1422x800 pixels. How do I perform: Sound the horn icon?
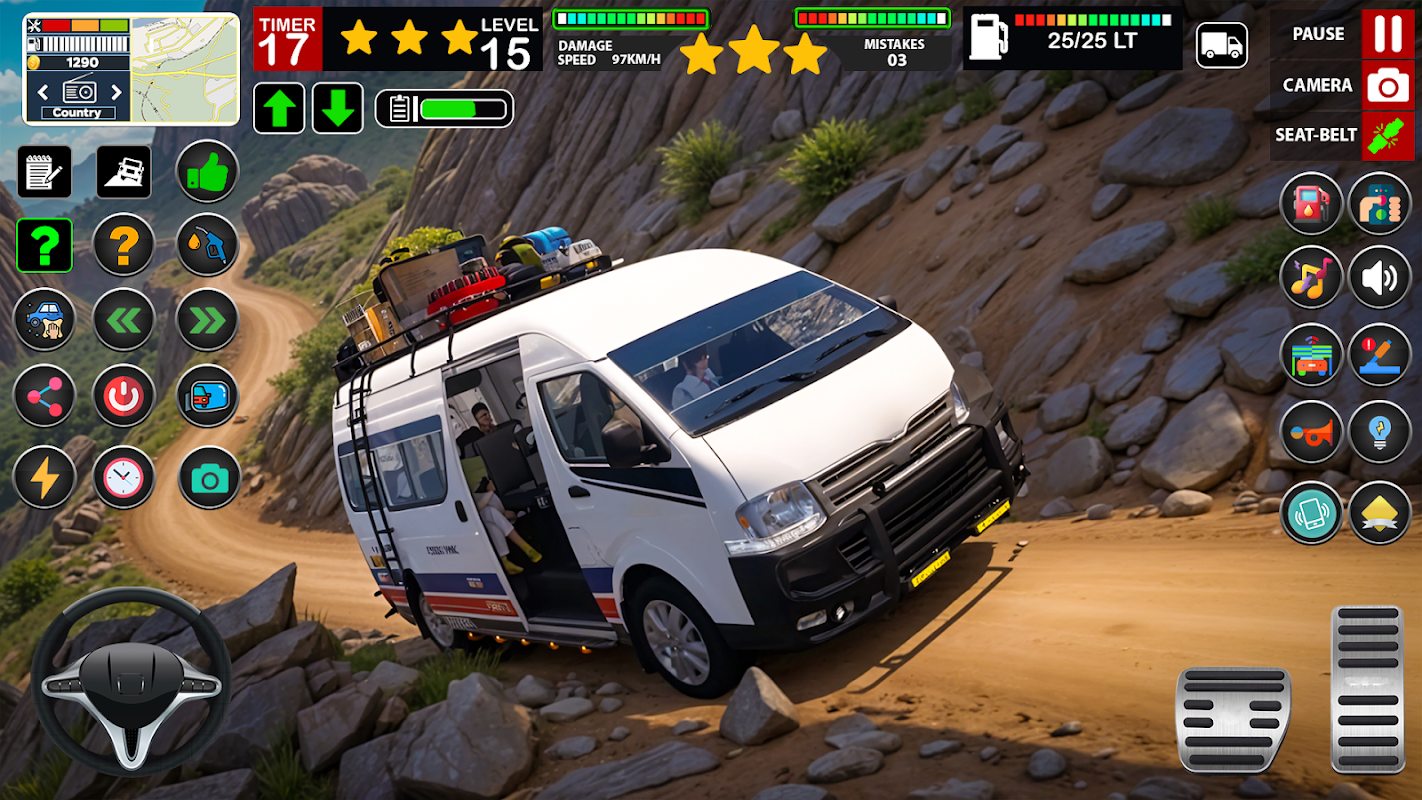[1310, 432]
